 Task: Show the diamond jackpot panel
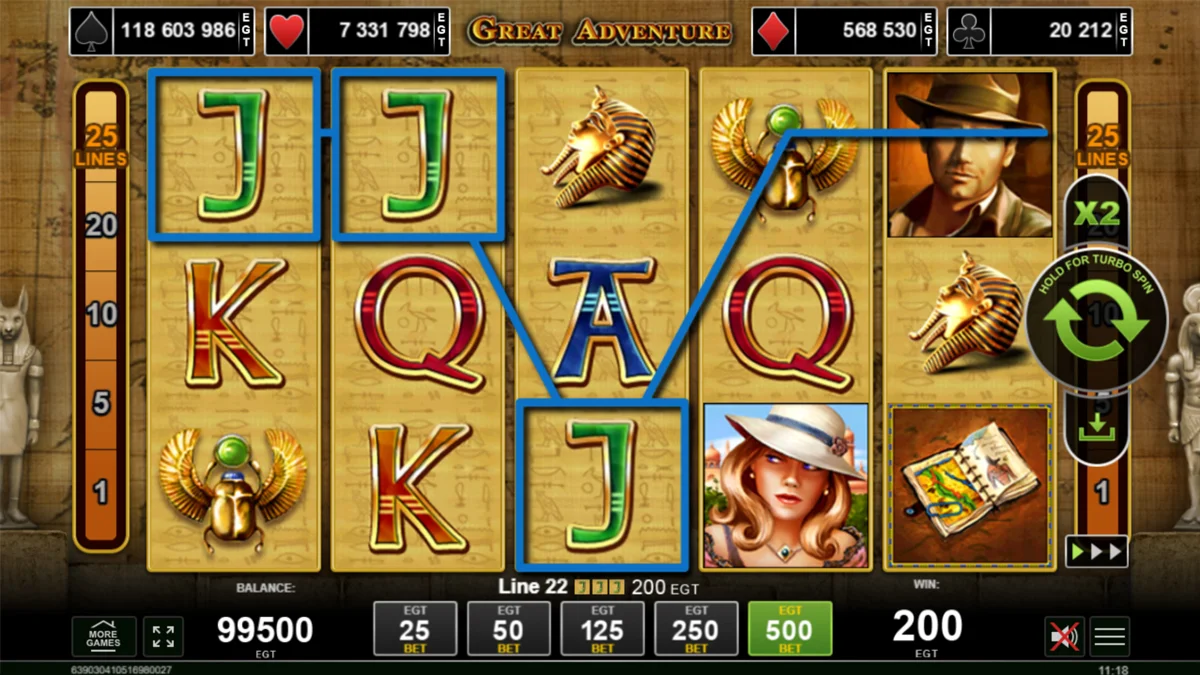point(842,31)
